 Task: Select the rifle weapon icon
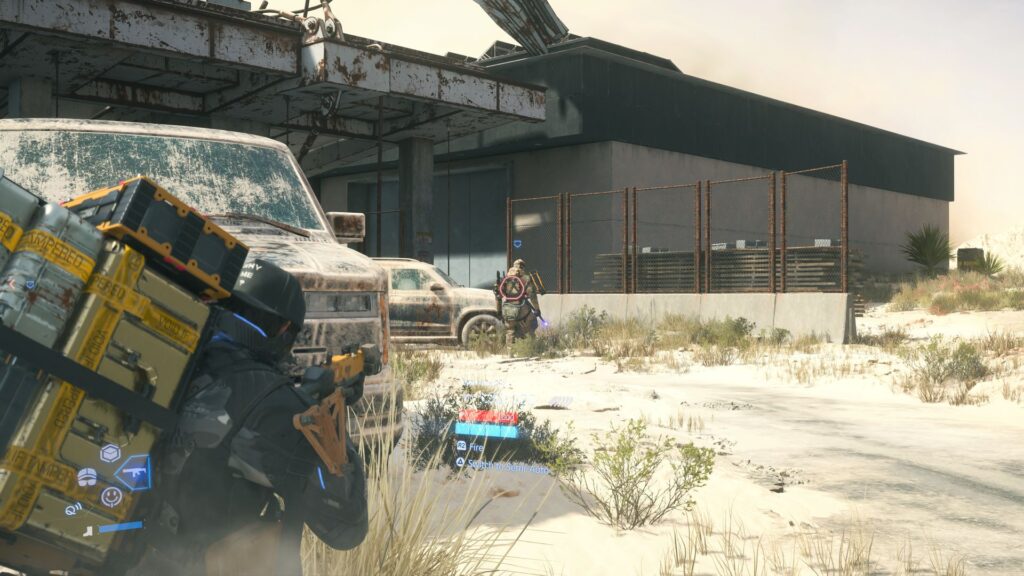133,472
